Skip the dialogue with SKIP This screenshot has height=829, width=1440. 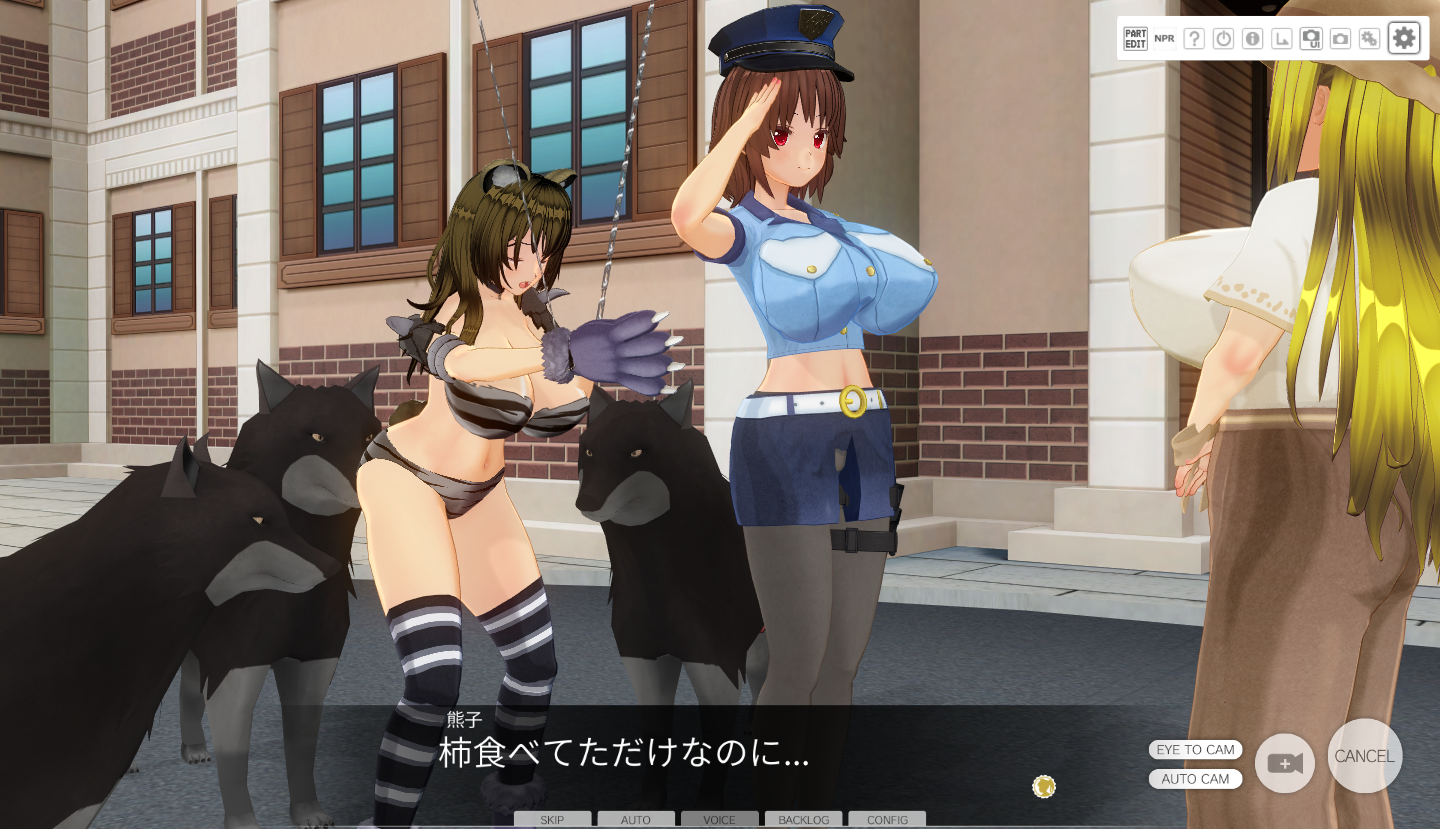point(552,819)
